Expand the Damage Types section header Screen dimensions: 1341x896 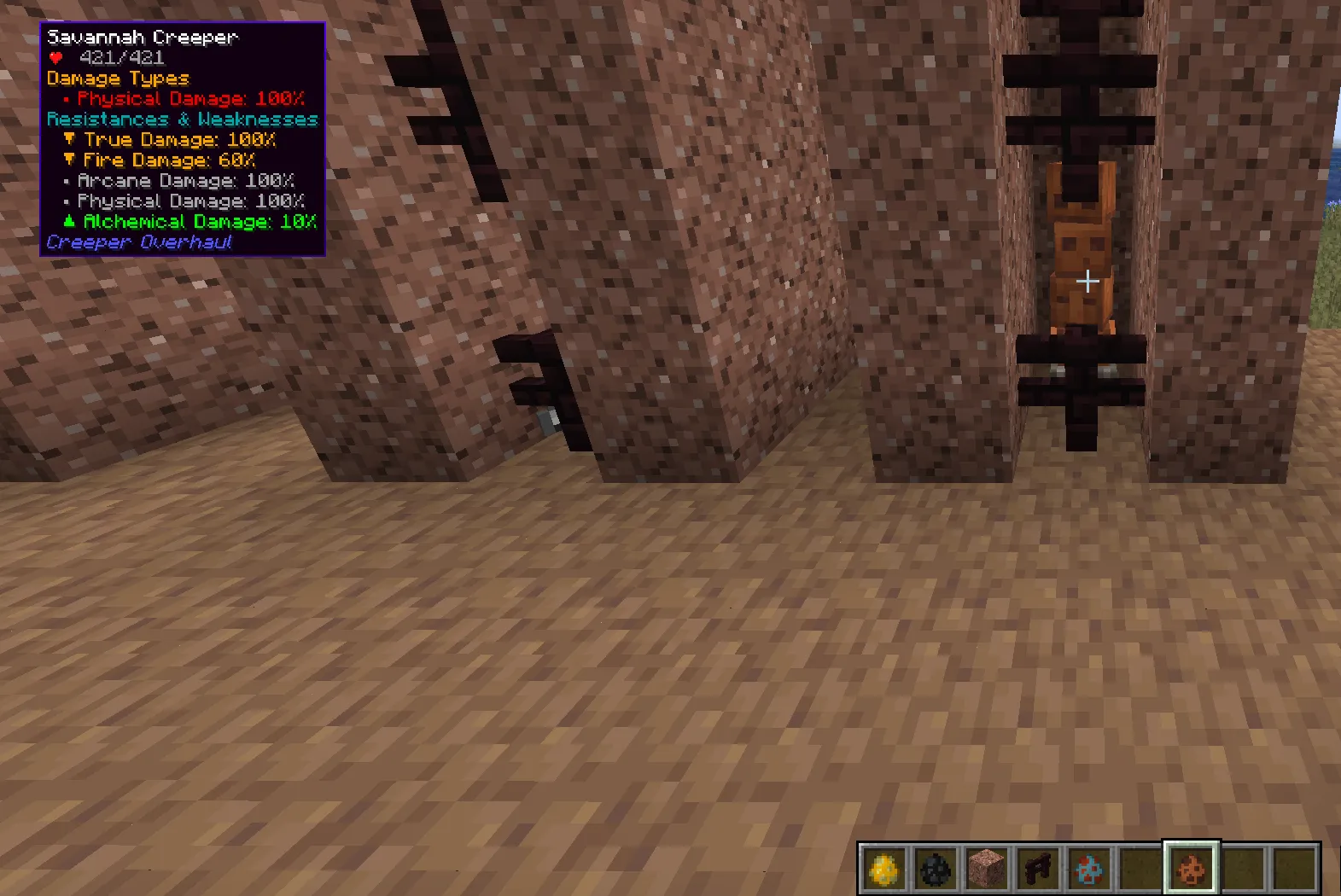click(117, 79)
